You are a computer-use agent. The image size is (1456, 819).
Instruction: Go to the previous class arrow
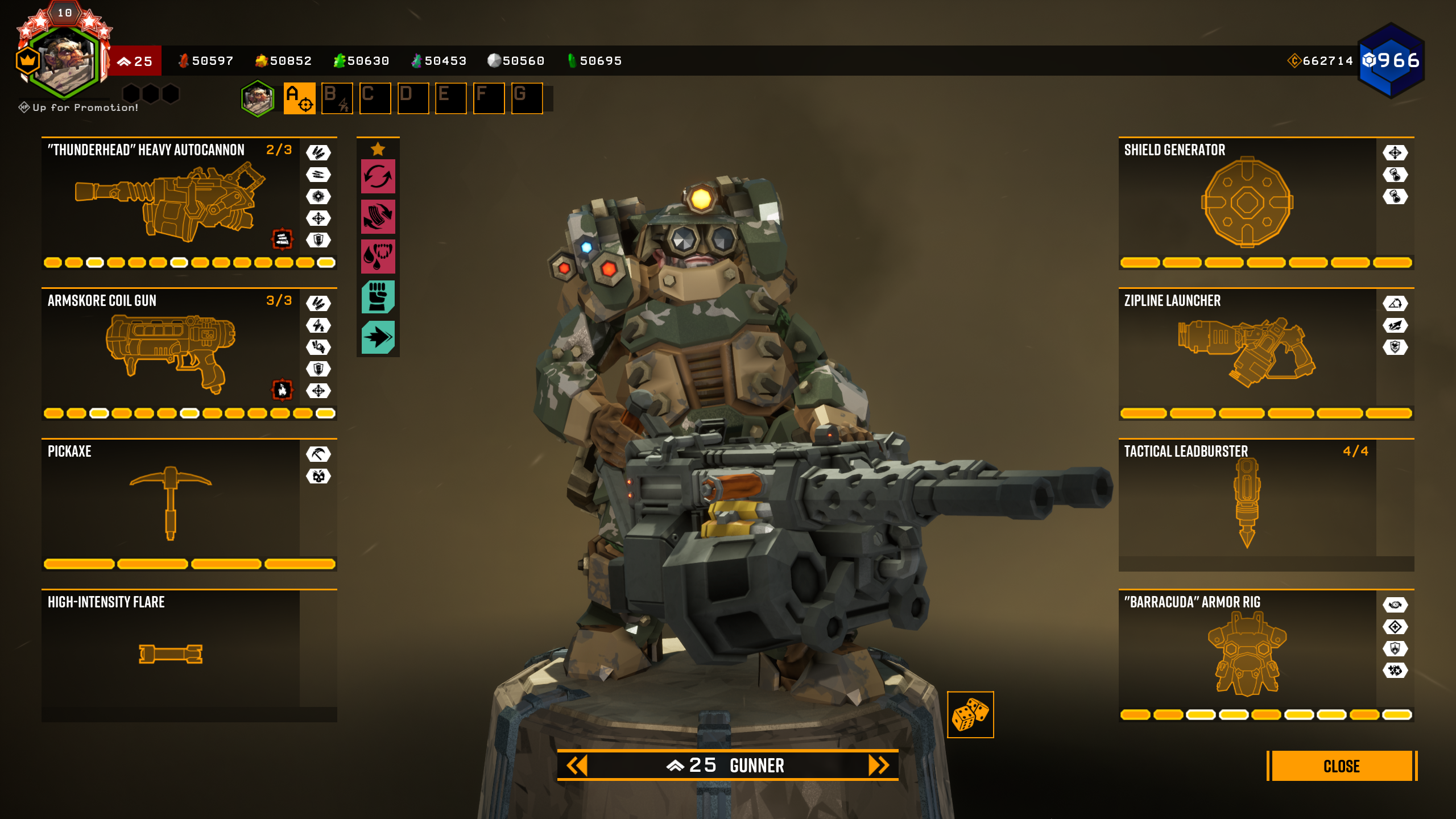pos(577,766)
